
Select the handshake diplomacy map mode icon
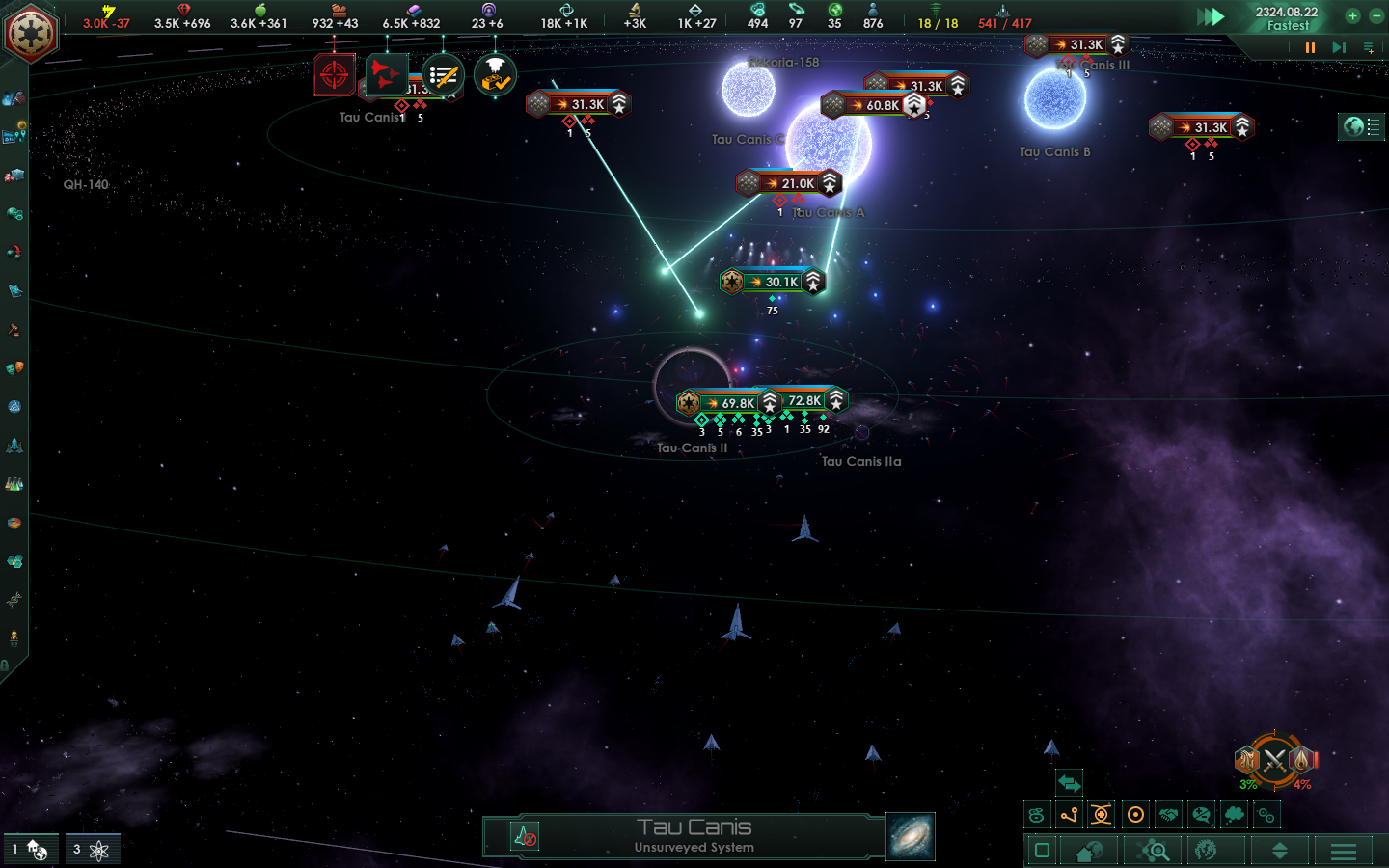click(1169, 814)
